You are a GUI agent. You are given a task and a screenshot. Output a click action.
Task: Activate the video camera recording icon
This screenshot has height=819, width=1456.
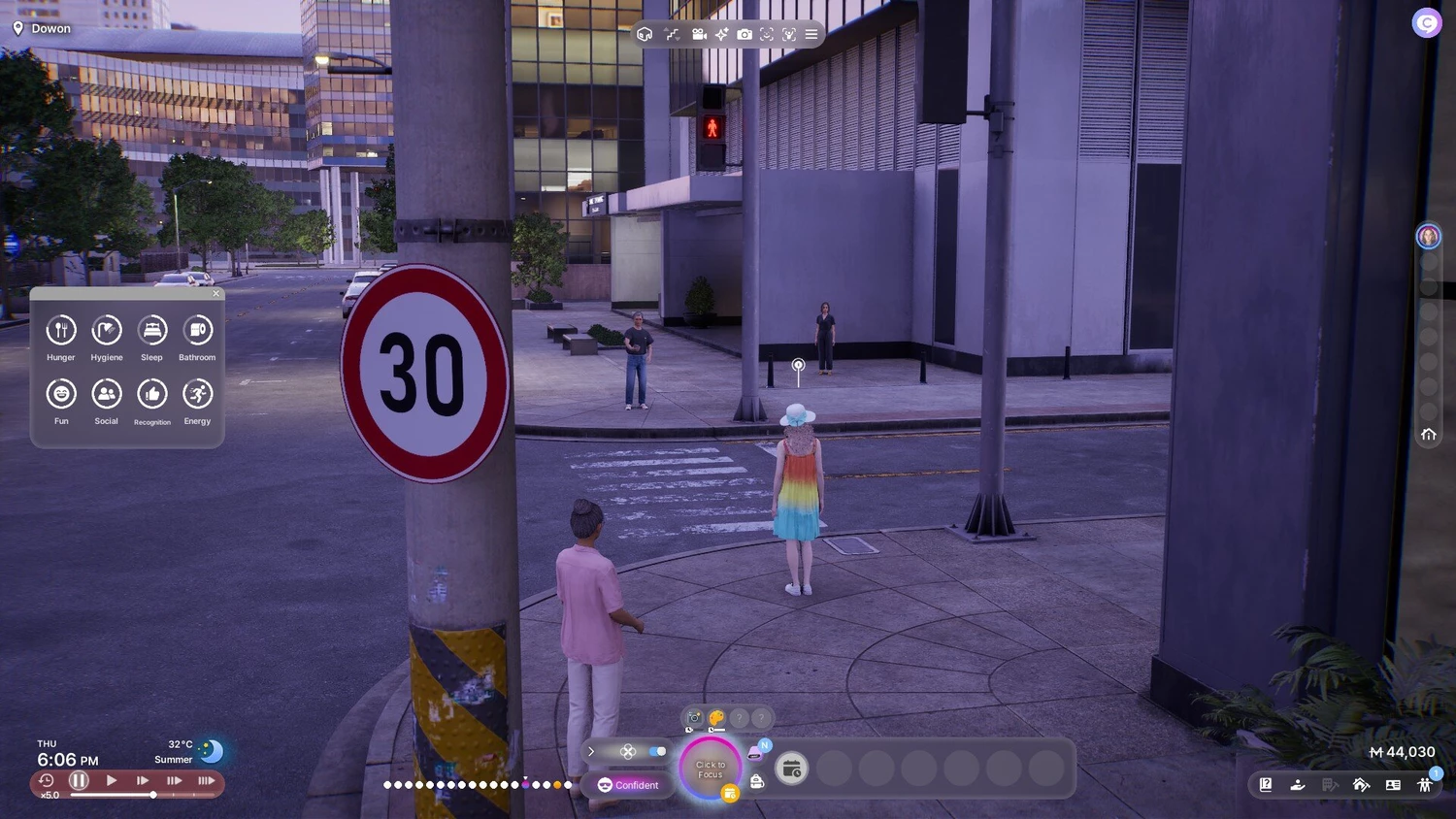(x=699, y=34)
